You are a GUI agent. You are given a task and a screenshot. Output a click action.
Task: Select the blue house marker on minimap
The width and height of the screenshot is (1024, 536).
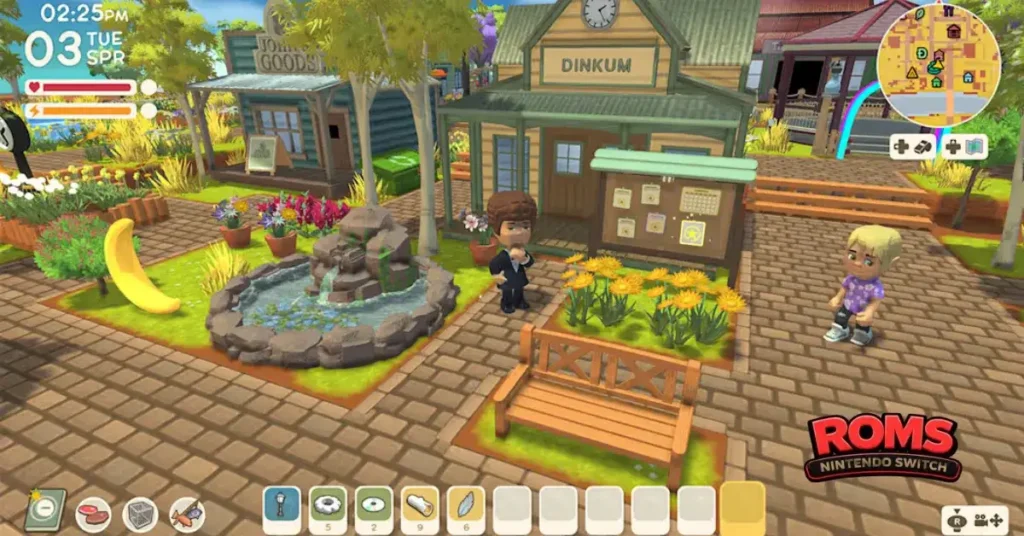click(x=967, y=76)
